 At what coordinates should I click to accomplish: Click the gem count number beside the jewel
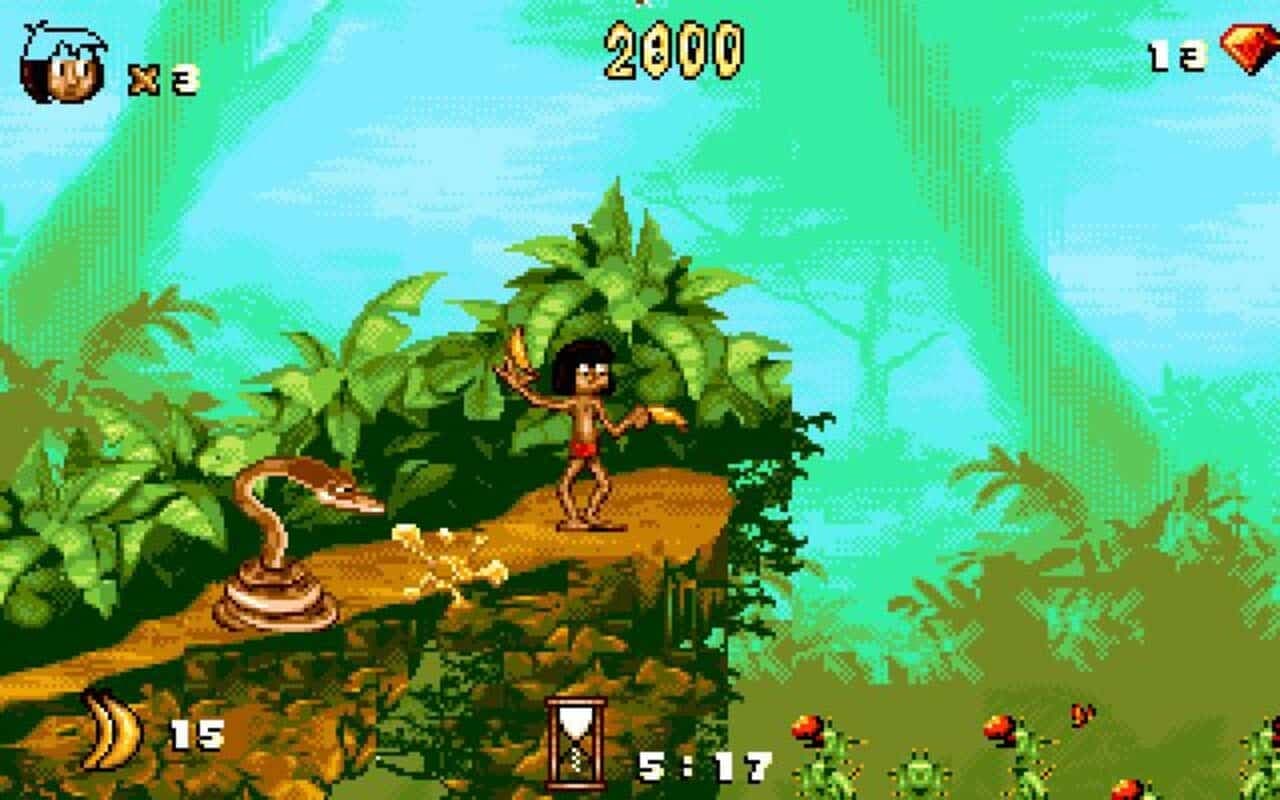click(x=1178, y=55)
